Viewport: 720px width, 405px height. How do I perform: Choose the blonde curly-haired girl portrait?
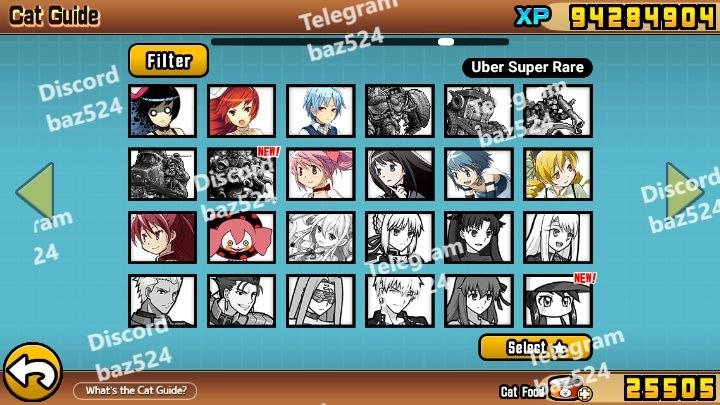click(558, 174)
